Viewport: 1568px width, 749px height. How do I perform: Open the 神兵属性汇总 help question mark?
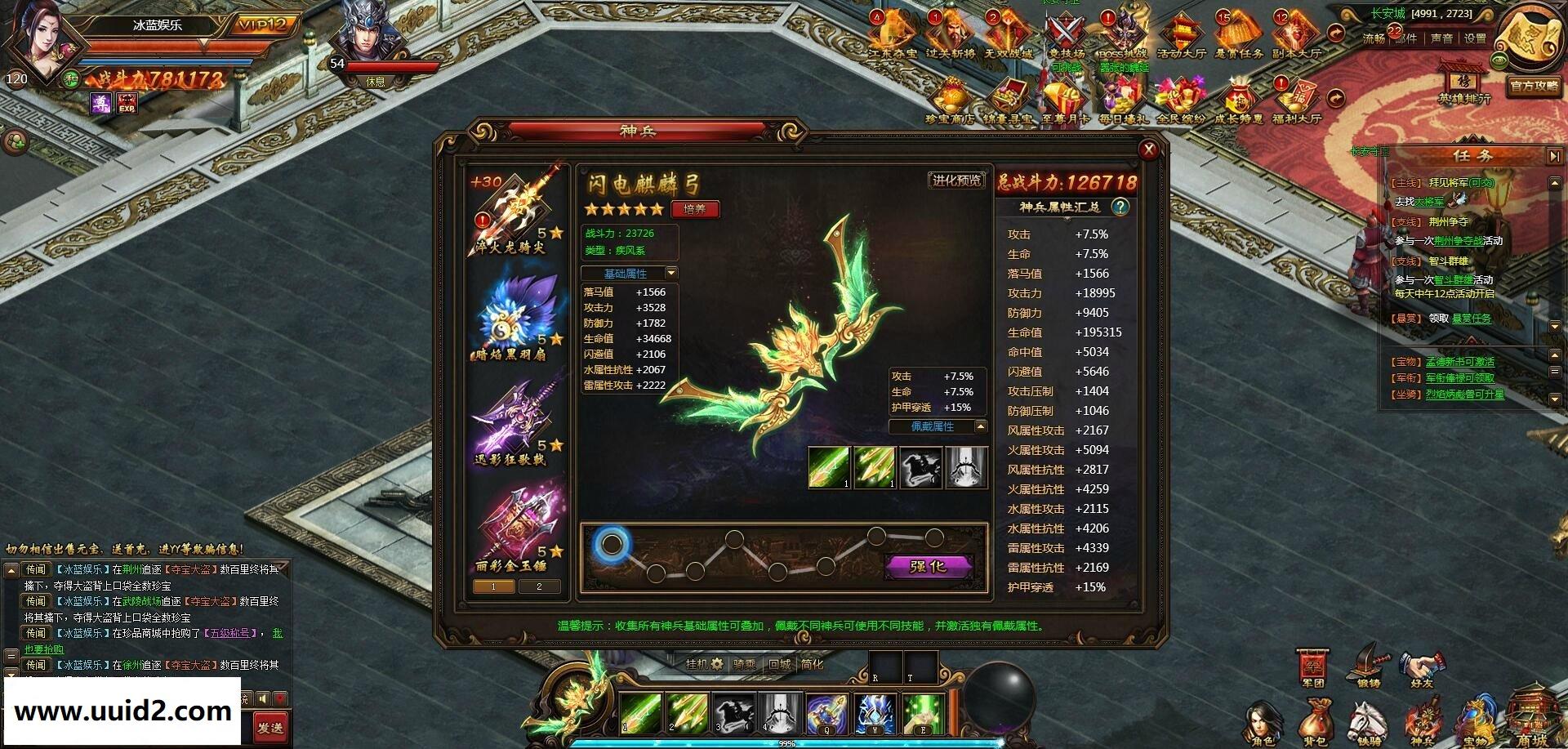click(1120, 207)
